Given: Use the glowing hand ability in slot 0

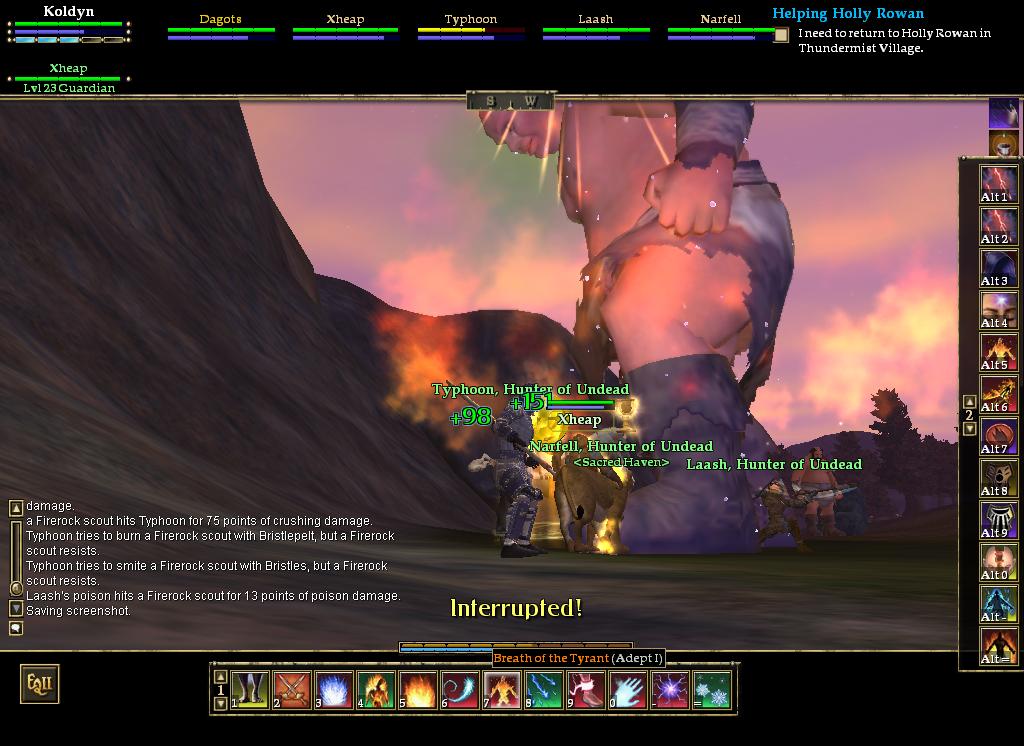Looking at the screenshot, I should tap(628, 690).
